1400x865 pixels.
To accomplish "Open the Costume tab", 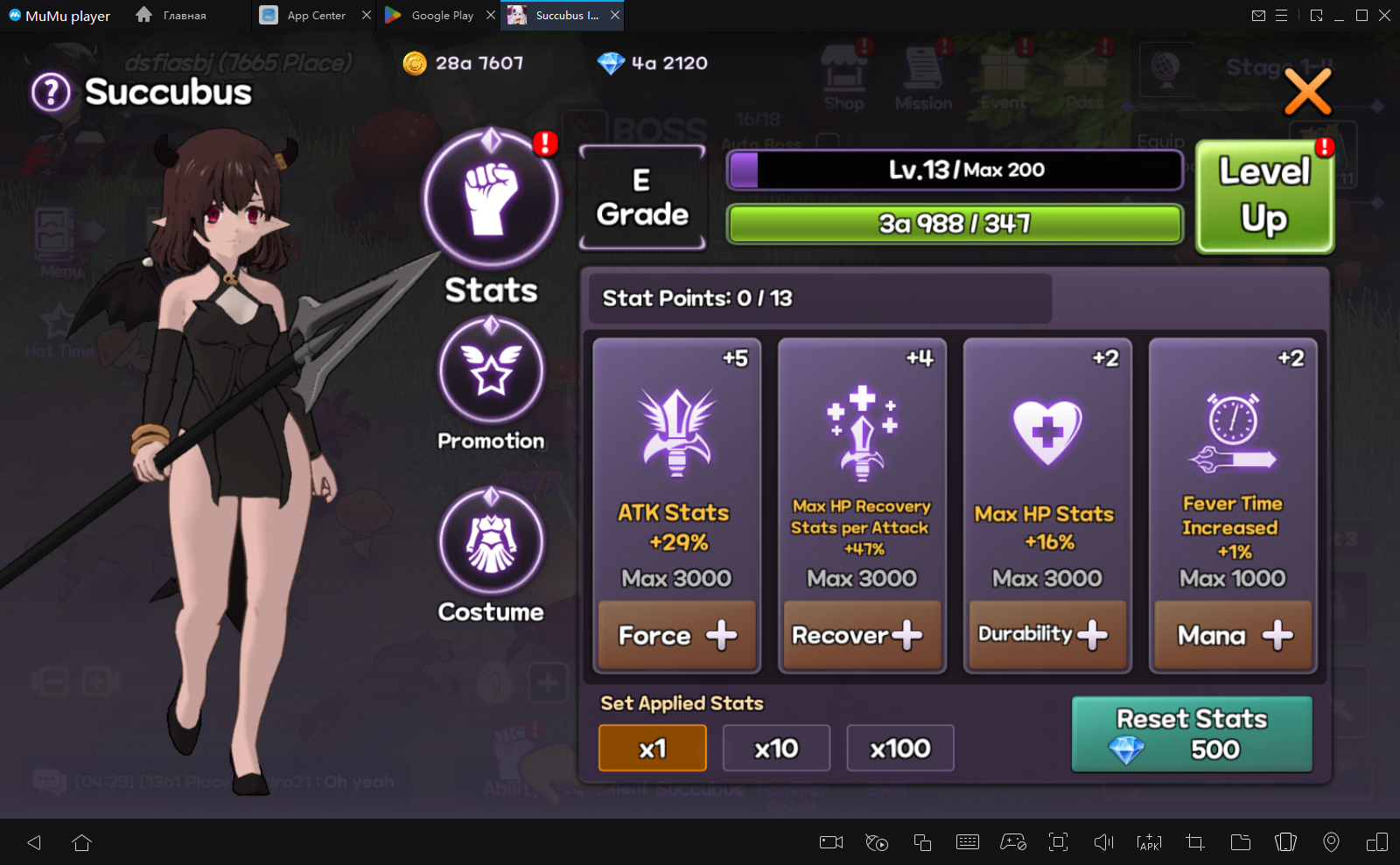I will tap(491, 542).
